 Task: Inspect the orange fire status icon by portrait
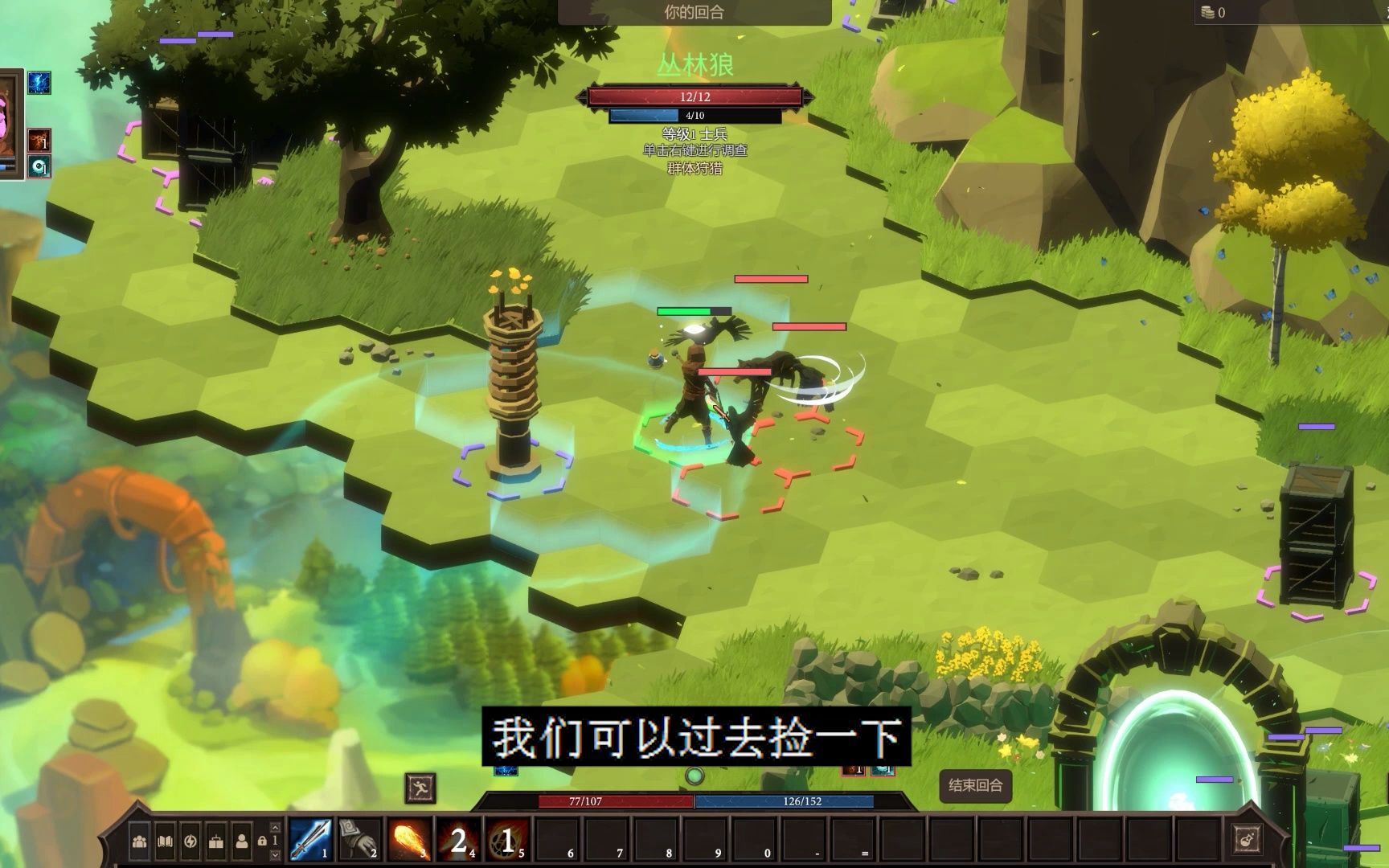click(x=39, y=141)
